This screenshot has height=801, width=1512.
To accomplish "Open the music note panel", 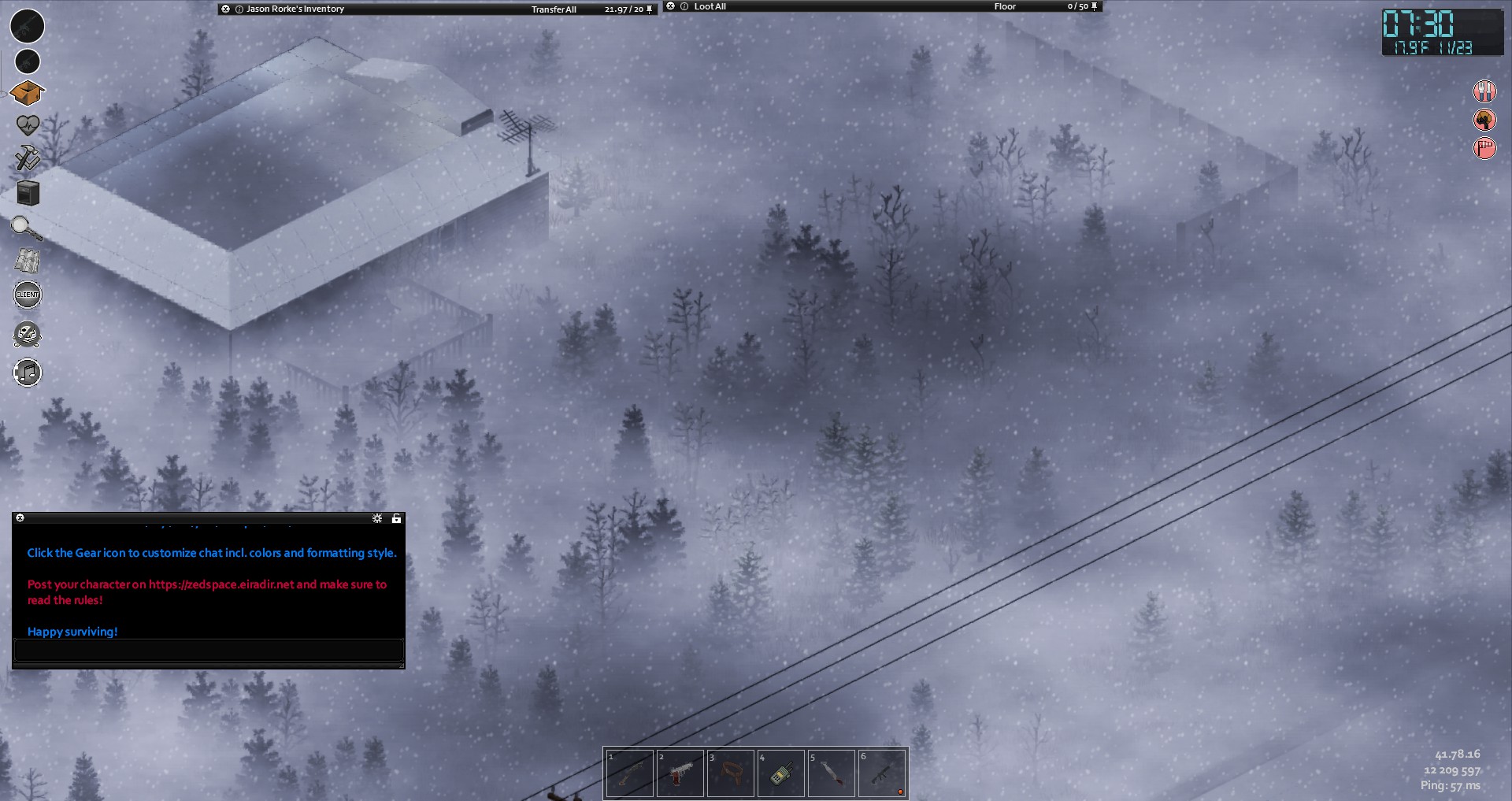I will (x=28, y=373).
